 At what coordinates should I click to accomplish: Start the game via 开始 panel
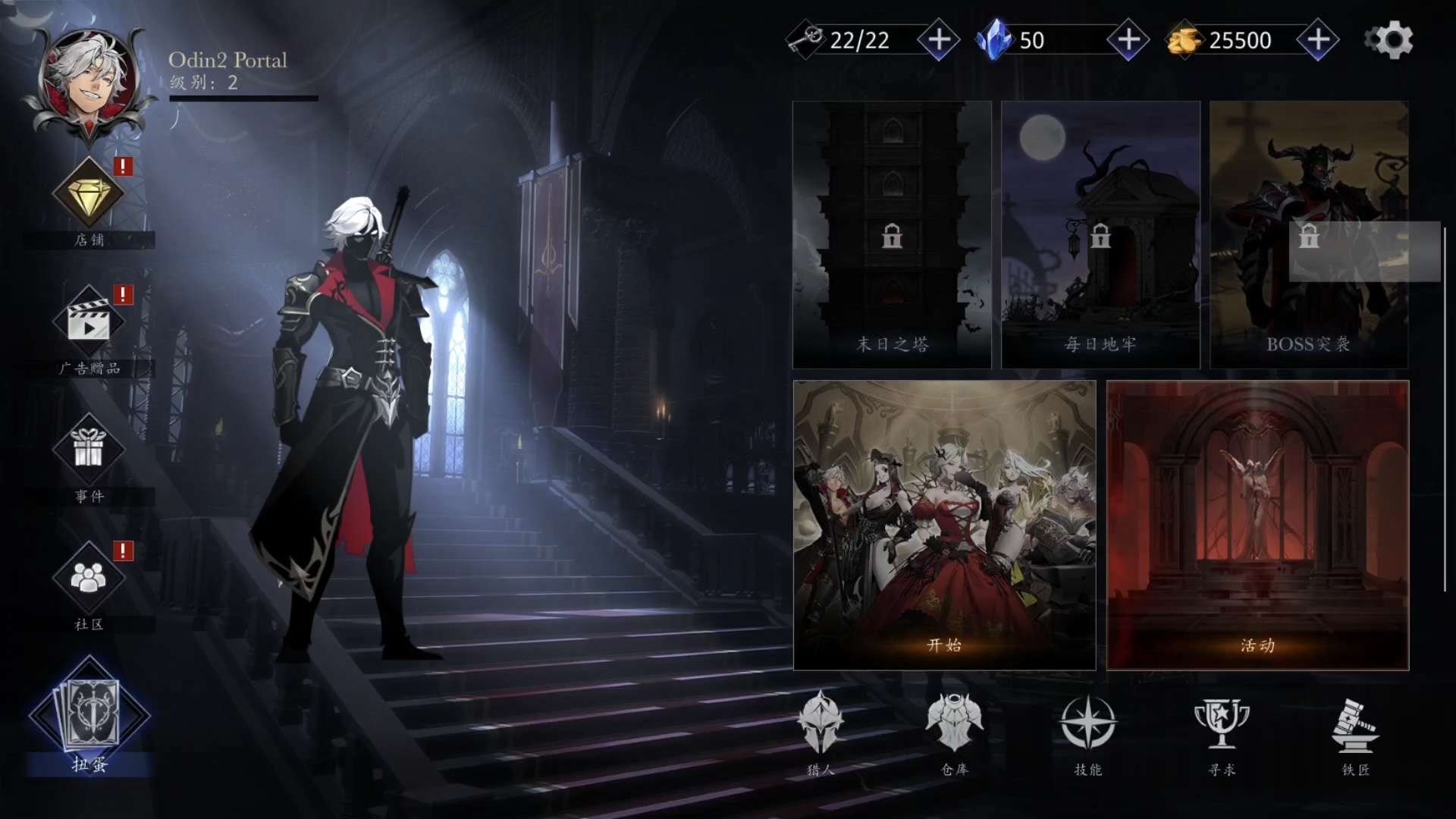tap(944, 525)
